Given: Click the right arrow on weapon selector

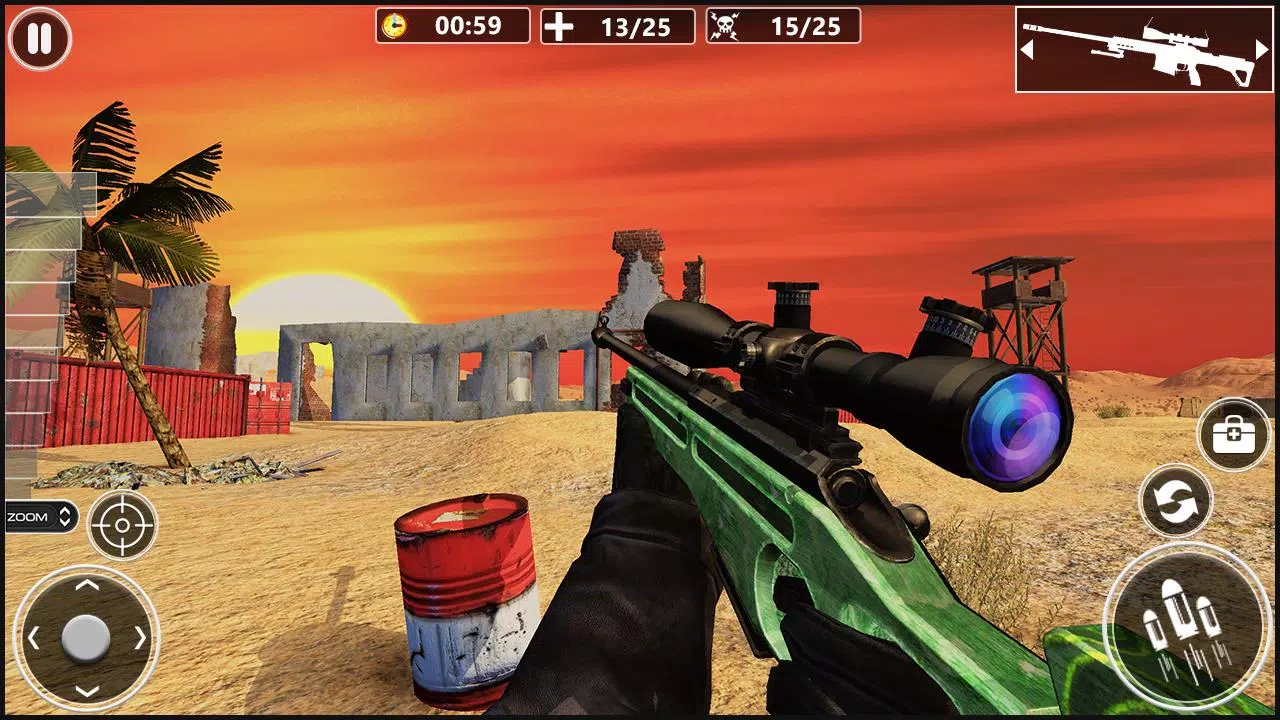Looking at the screenshot, I should [x=1262, y=48].
